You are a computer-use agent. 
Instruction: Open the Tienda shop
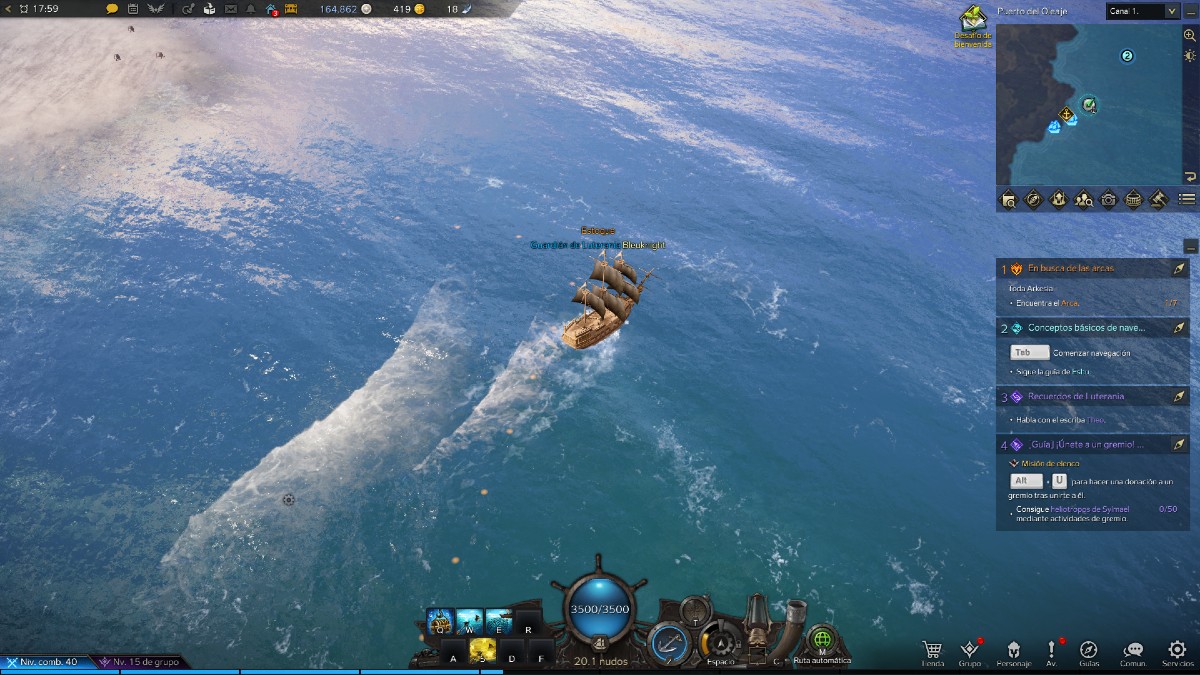click(933, 651)
